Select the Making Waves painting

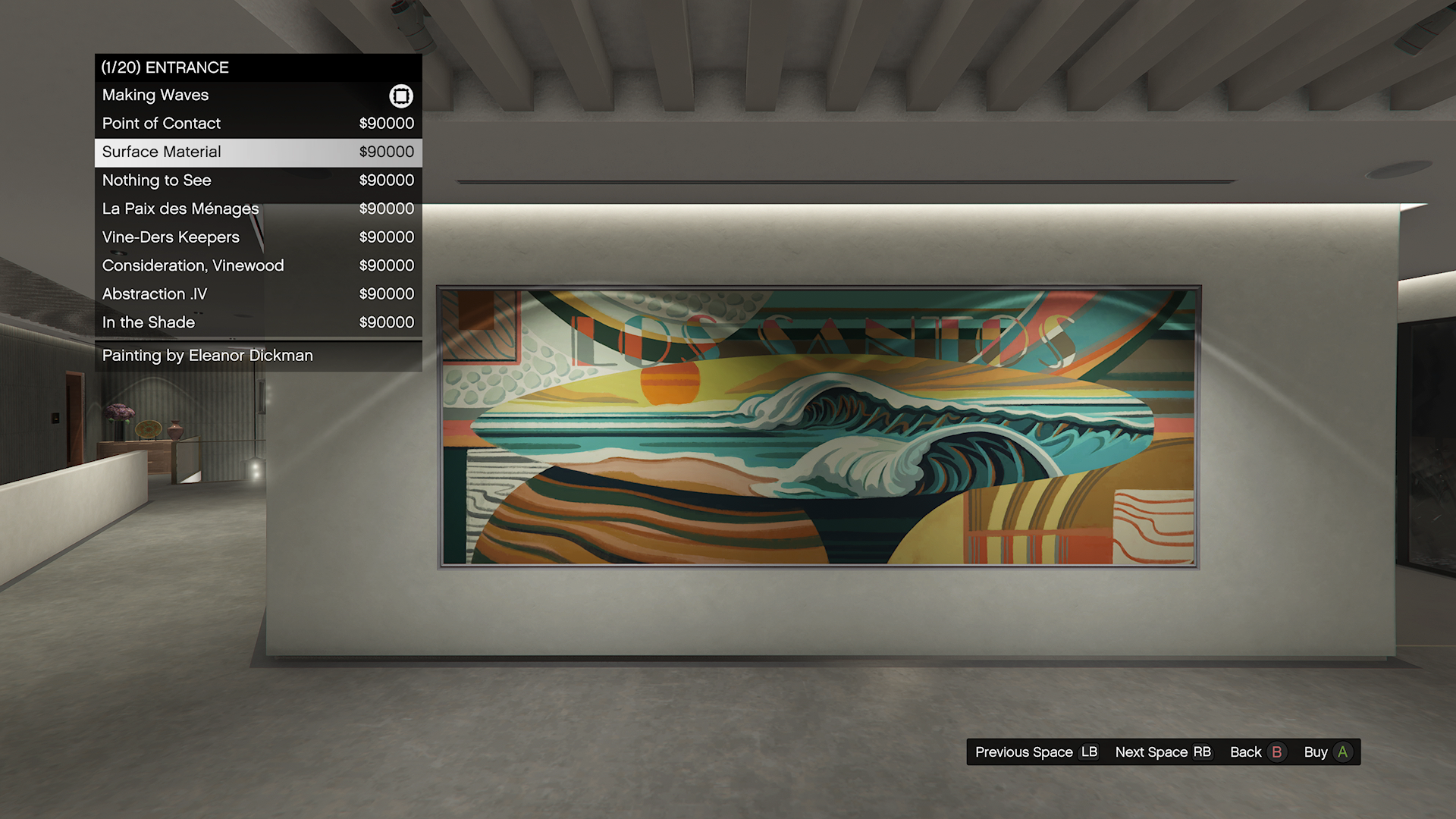click(258, 96)
